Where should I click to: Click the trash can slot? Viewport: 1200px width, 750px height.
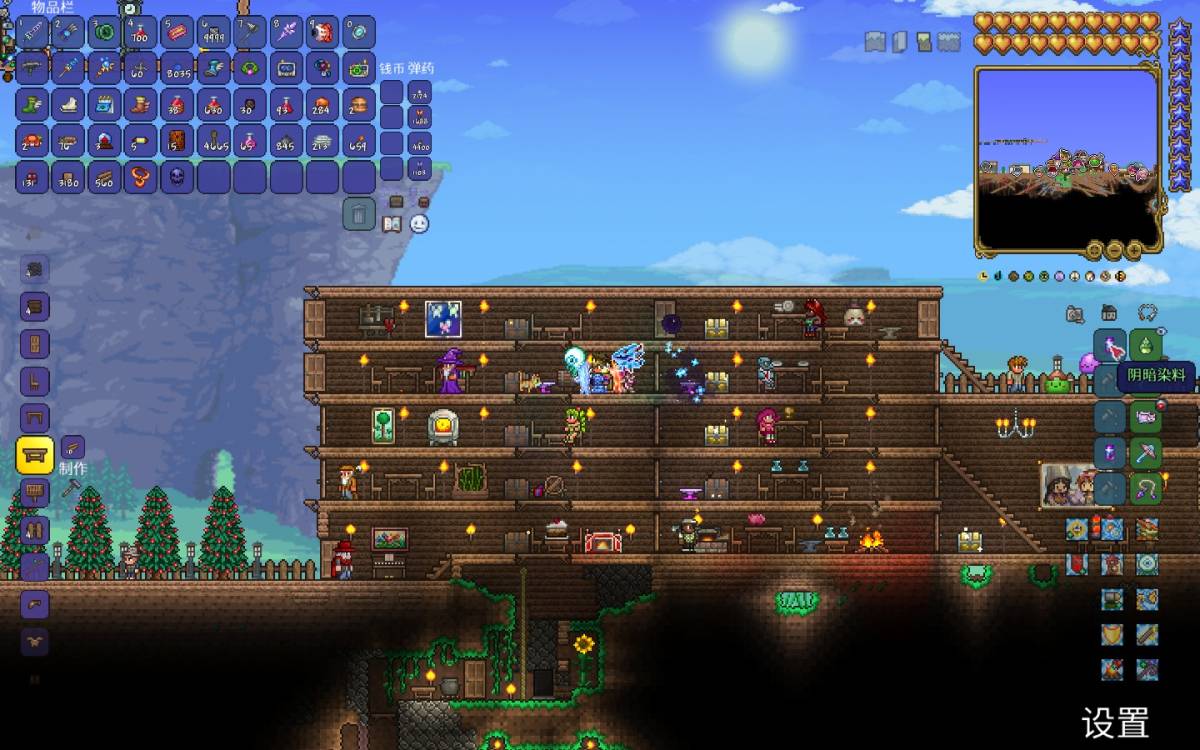click(x=359, y=214)
